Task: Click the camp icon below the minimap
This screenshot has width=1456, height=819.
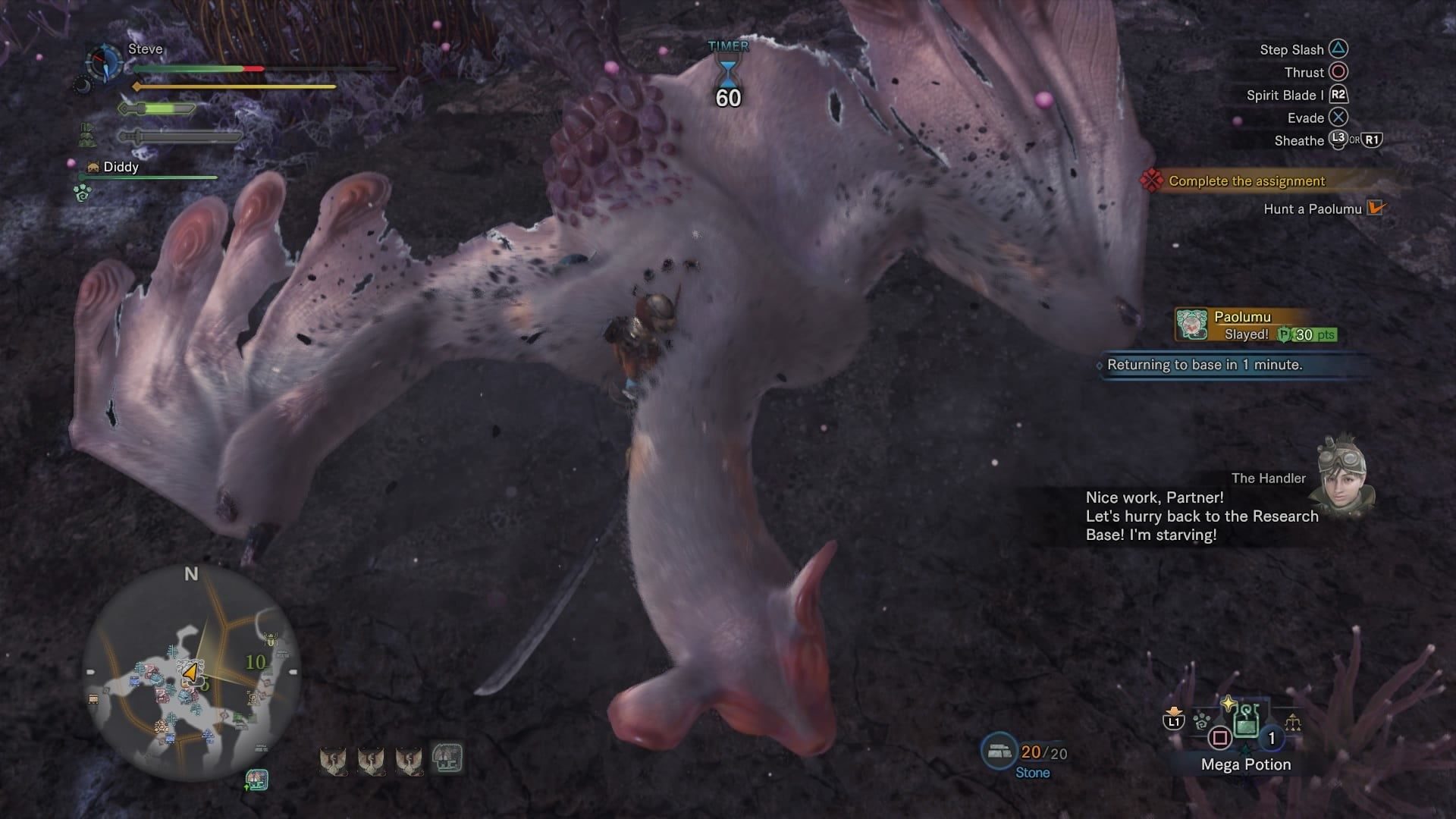Action: click(x=256, y=780)
